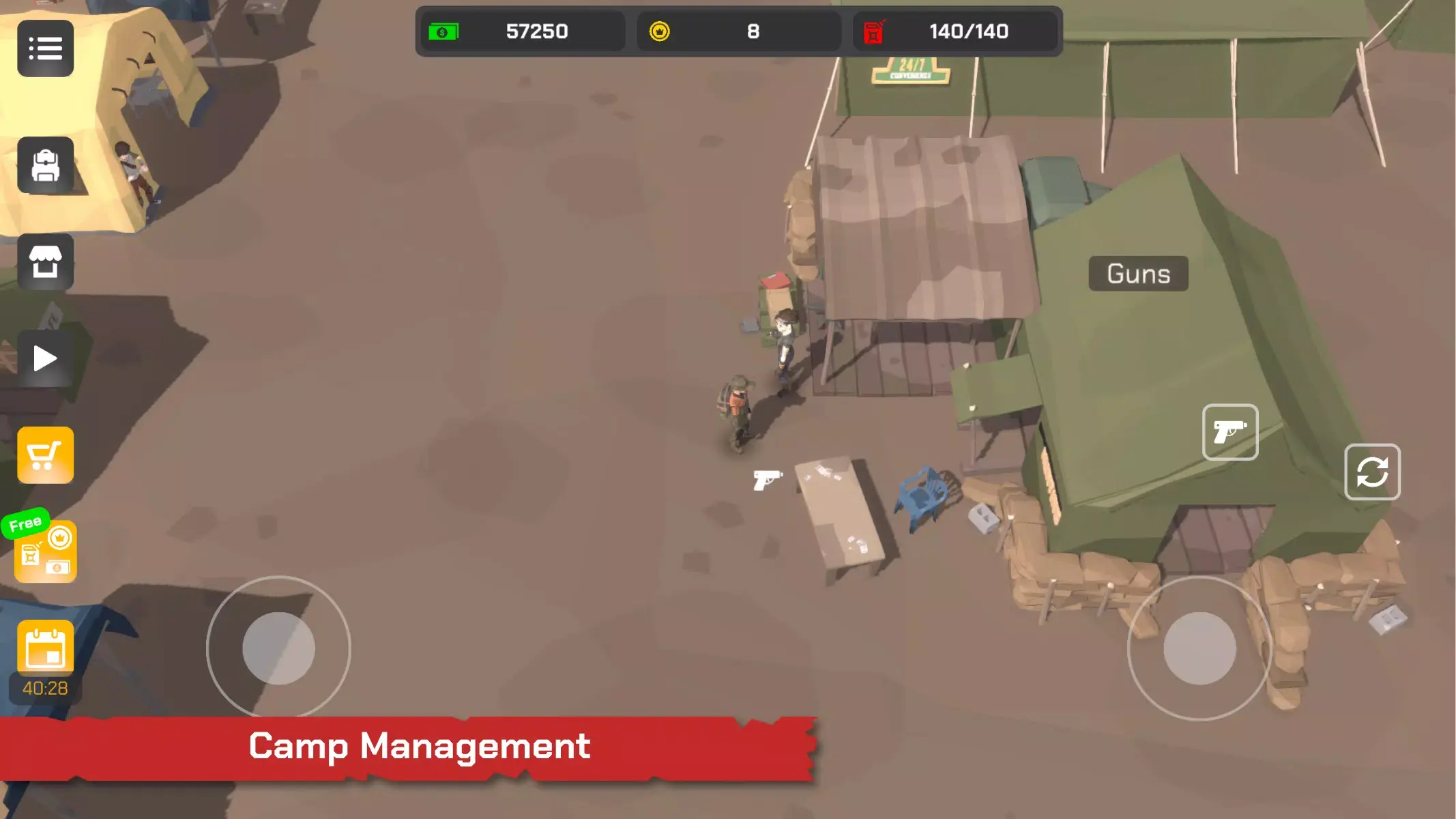Tap the green cash counter
This screenshot has height=819, width=1456.
click(523, 31)
